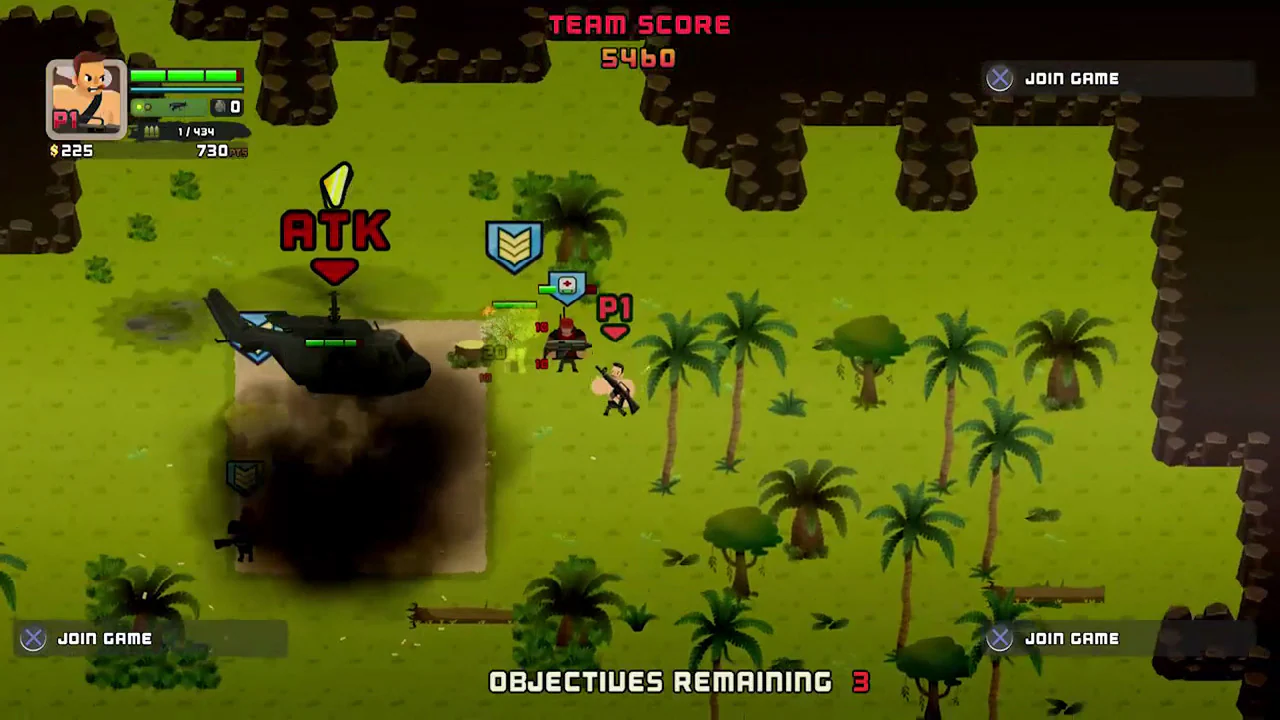Click the top-right JOIN GAME prompt
The height and width of the screenshot is (720, 1280).
click(x=1071, y=78)
